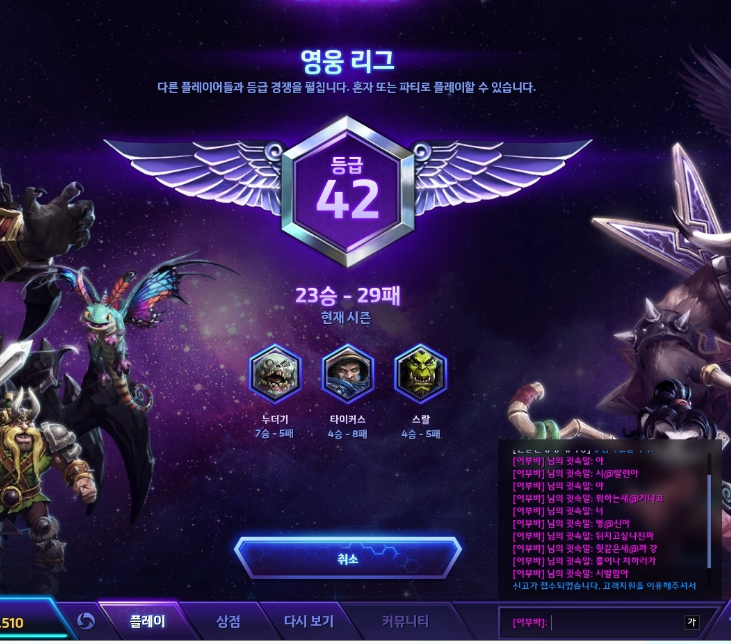Viewport: 731px width, 644px height.
Task: Go to the 다시 보기 replays tab
Action: coord(309,621)
